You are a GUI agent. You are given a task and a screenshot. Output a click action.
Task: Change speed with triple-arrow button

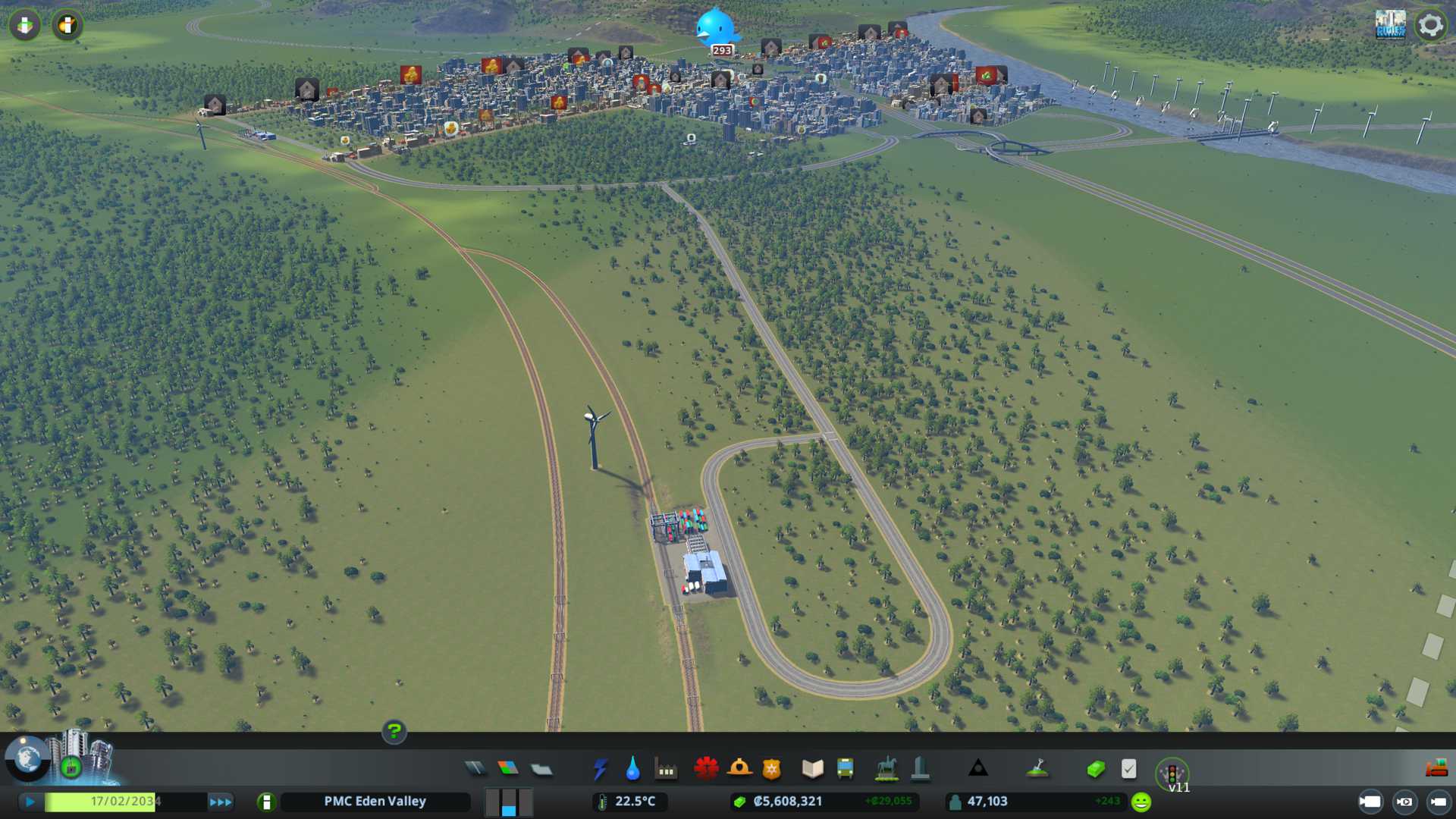point(221,802)
